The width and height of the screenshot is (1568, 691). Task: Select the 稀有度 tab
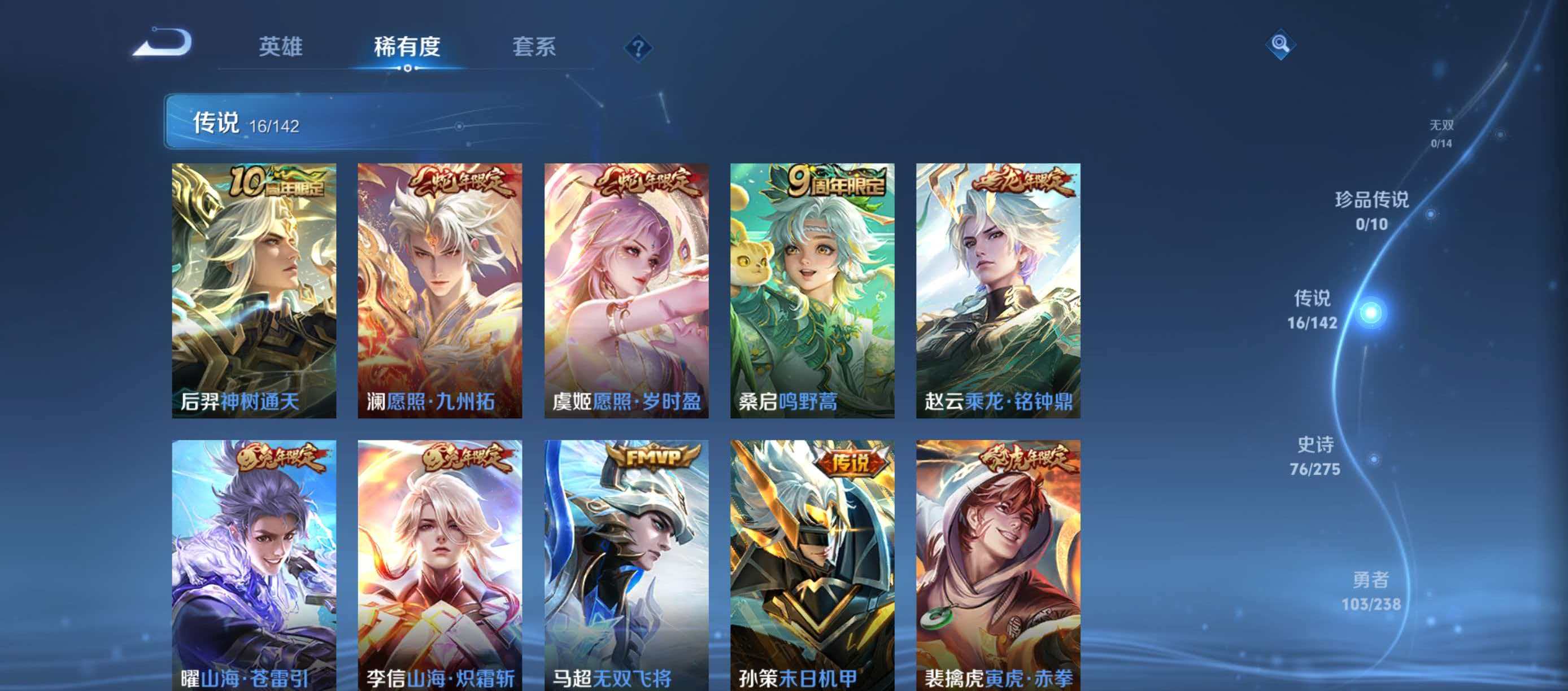407,49
